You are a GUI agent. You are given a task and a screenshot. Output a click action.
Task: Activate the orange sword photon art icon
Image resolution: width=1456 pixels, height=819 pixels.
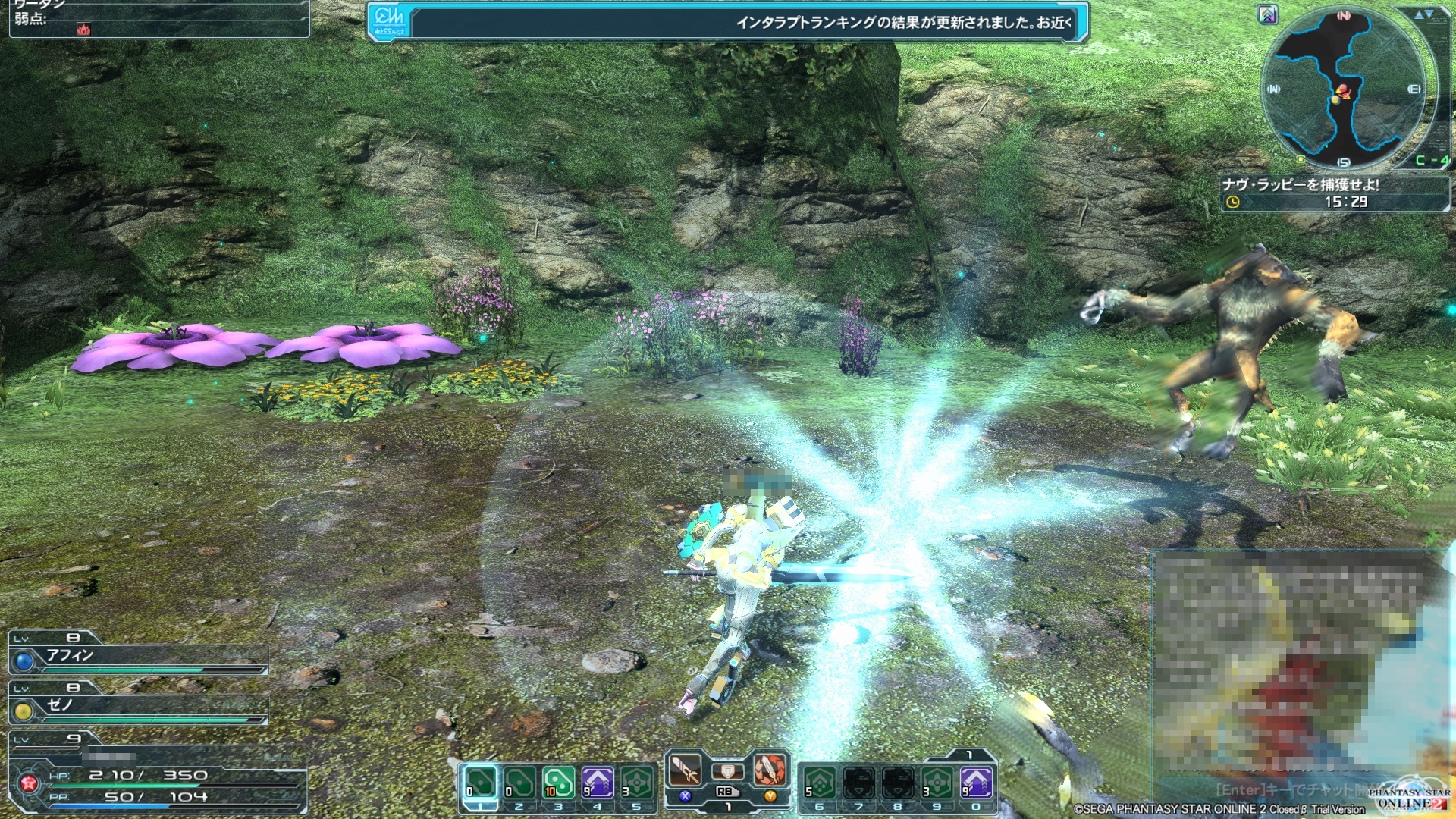[770, 769]
